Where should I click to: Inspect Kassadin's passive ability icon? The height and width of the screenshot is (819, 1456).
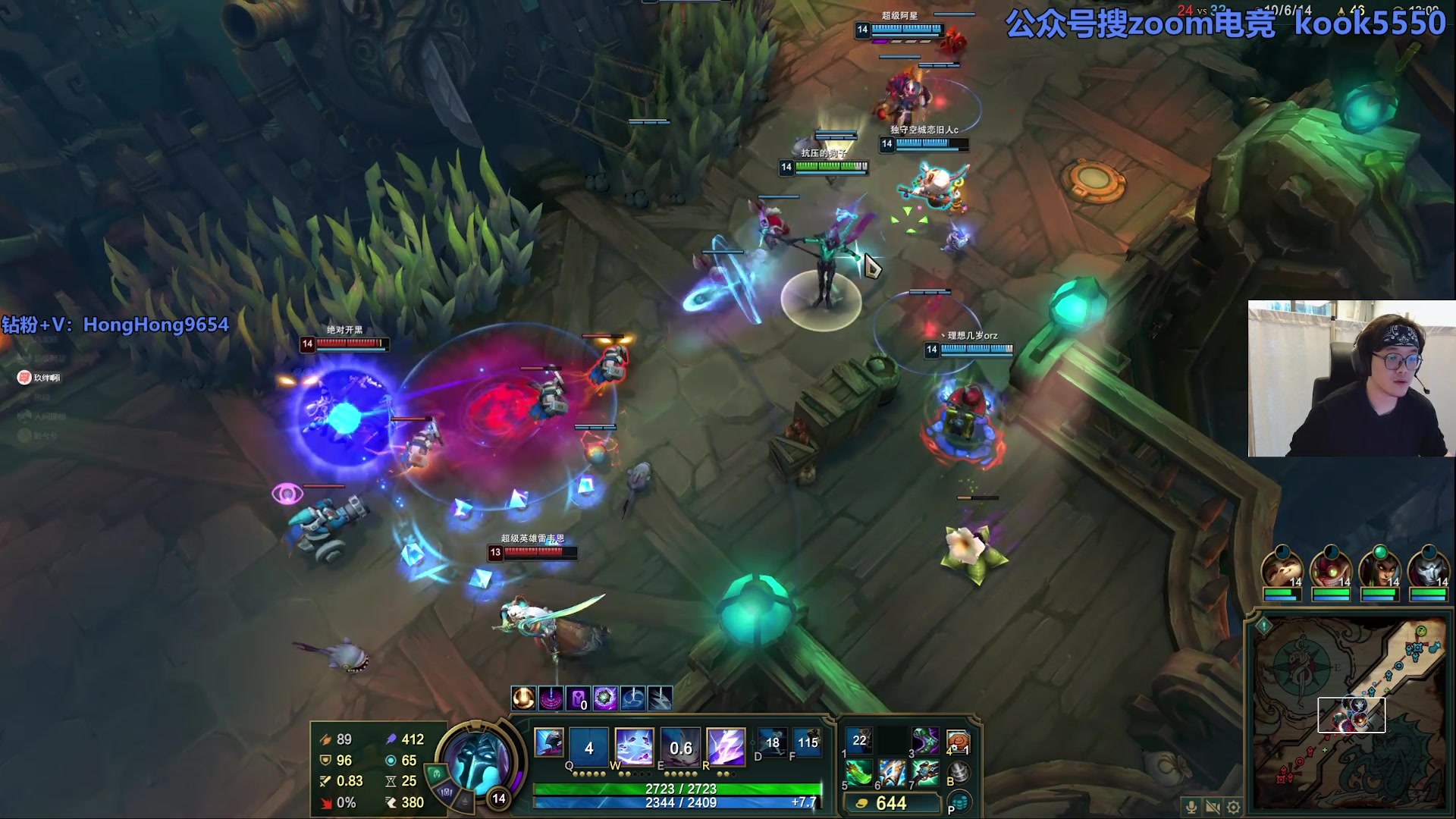549,742
